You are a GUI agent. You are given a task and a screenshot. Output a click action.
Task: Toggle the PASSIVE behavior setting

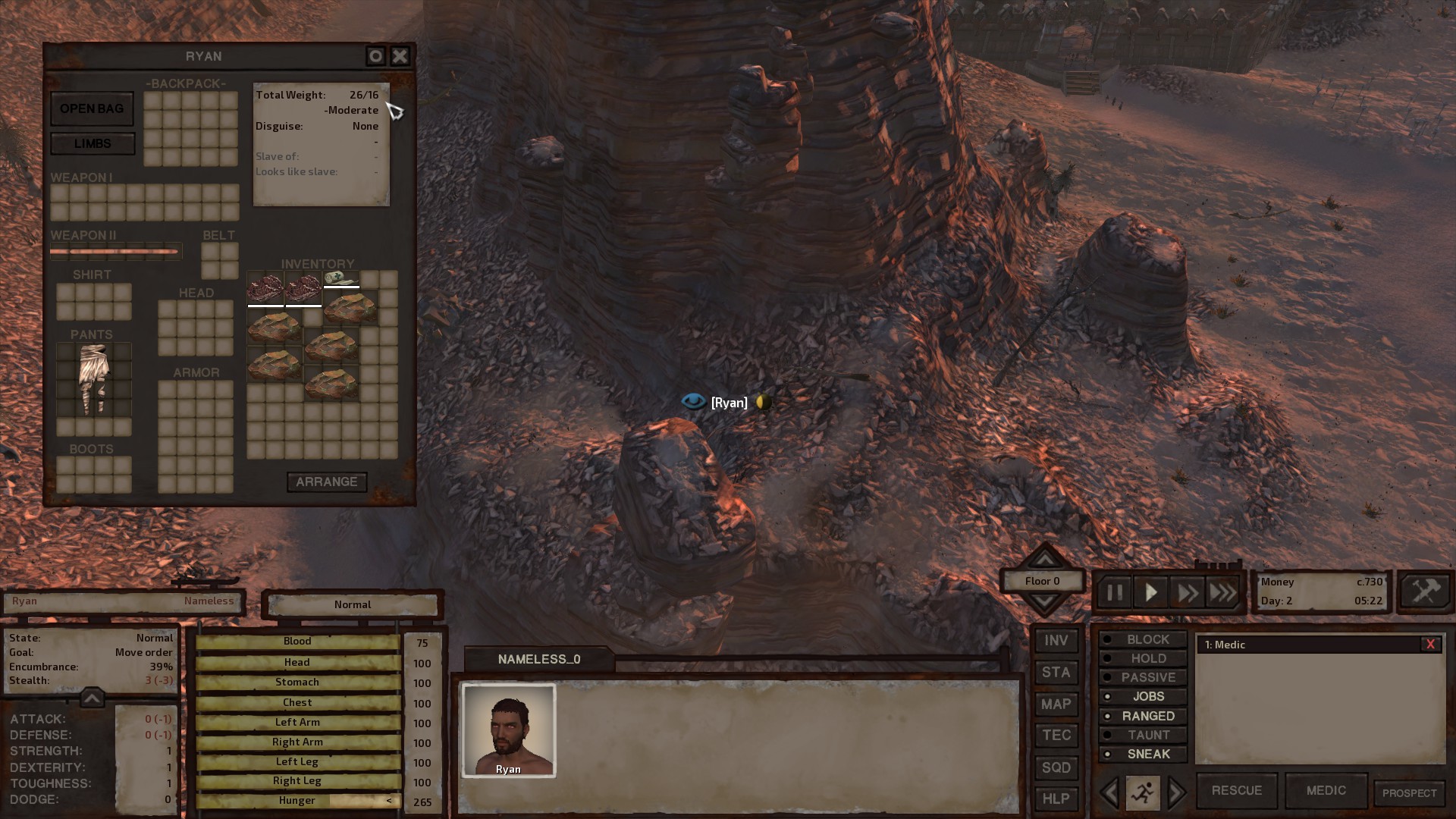click(x=1144, y=677)
